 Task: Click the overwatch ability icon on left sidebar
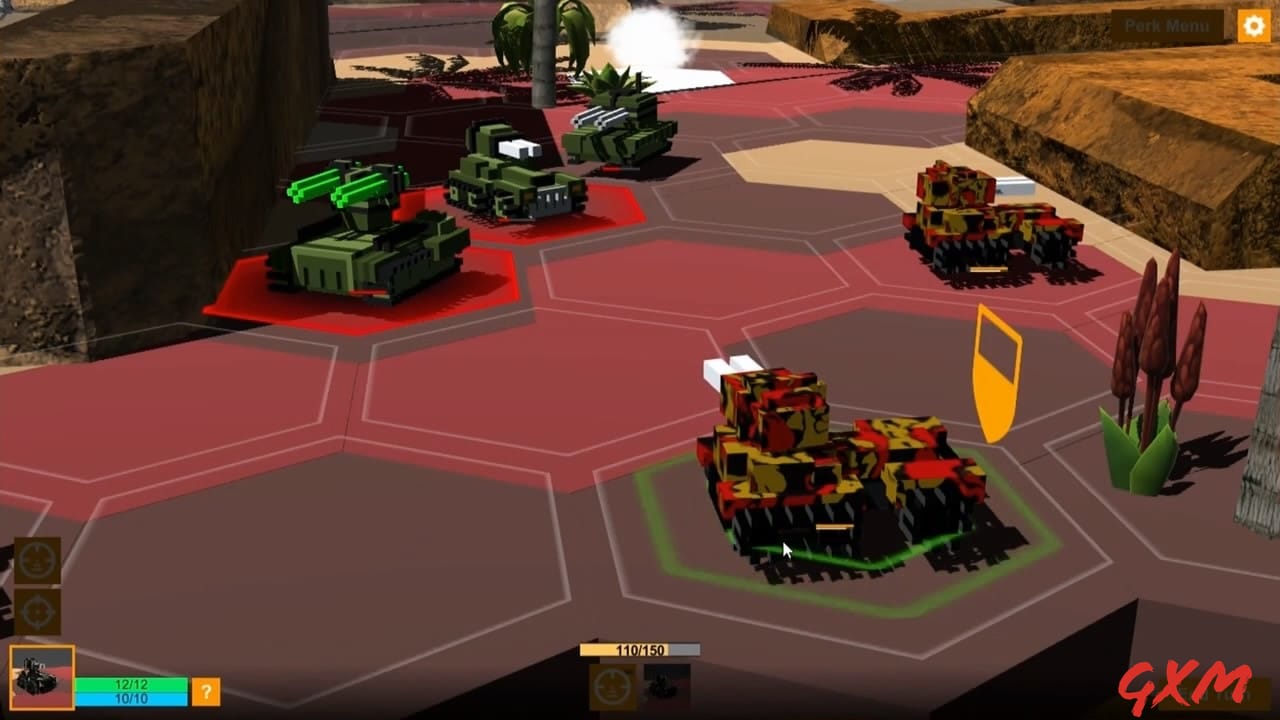pyautogui.click(x=37, y=563)
